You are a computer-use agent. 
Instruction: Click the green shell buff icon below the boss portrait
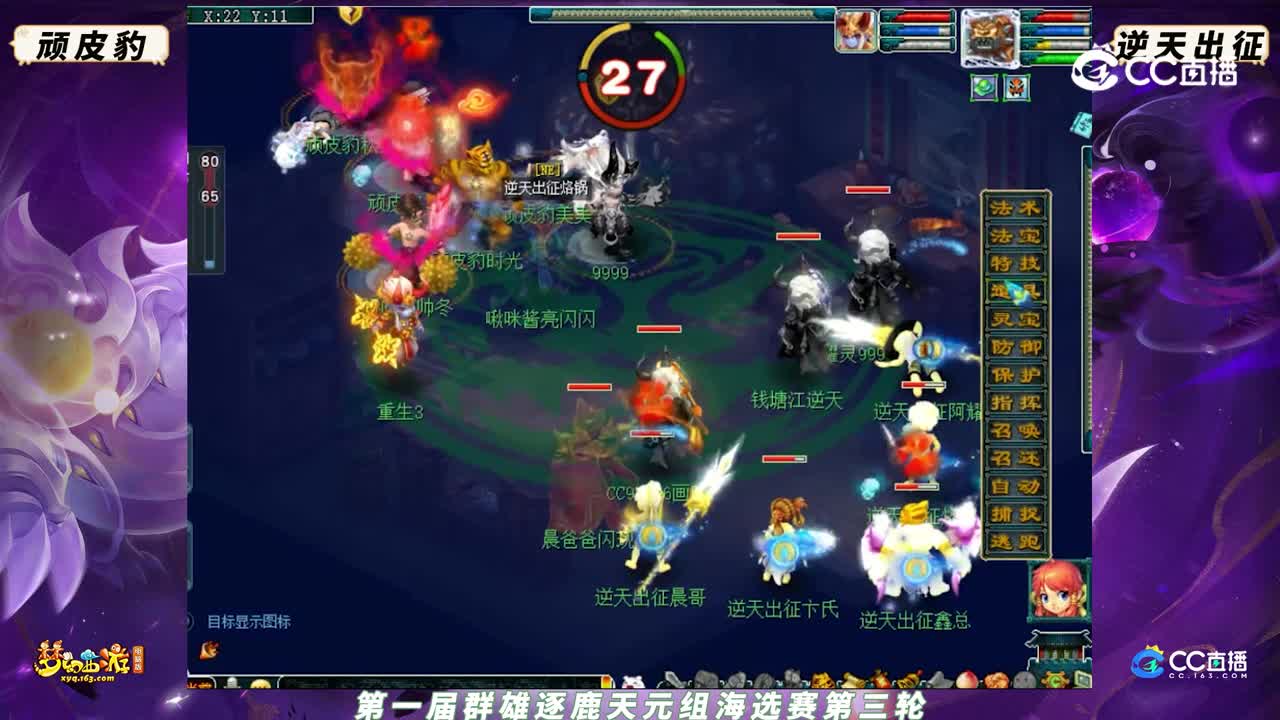[984, 87]
